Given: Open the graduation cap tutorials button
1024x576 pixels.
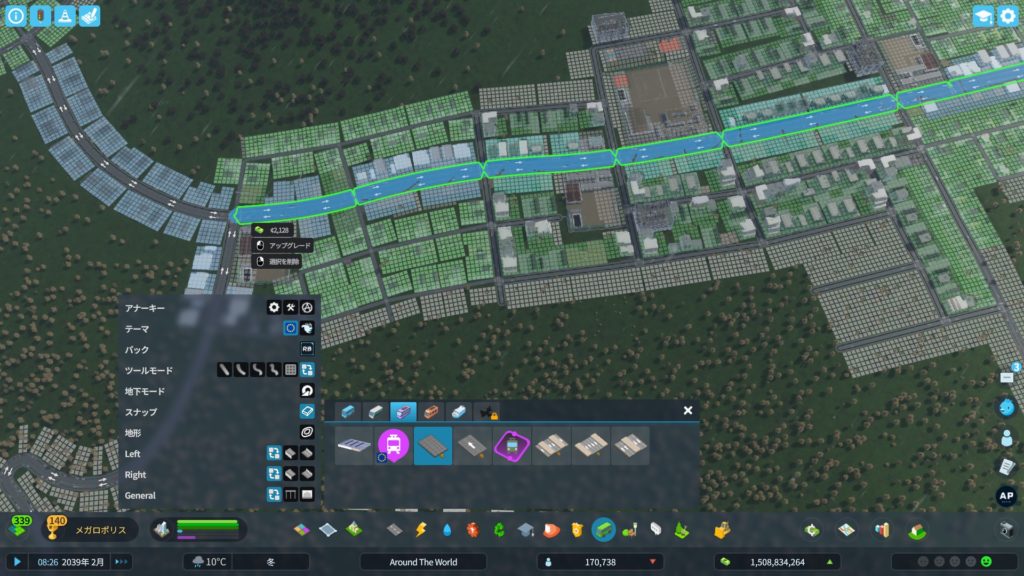Looking at the screenshot, I should click(982, 16).
